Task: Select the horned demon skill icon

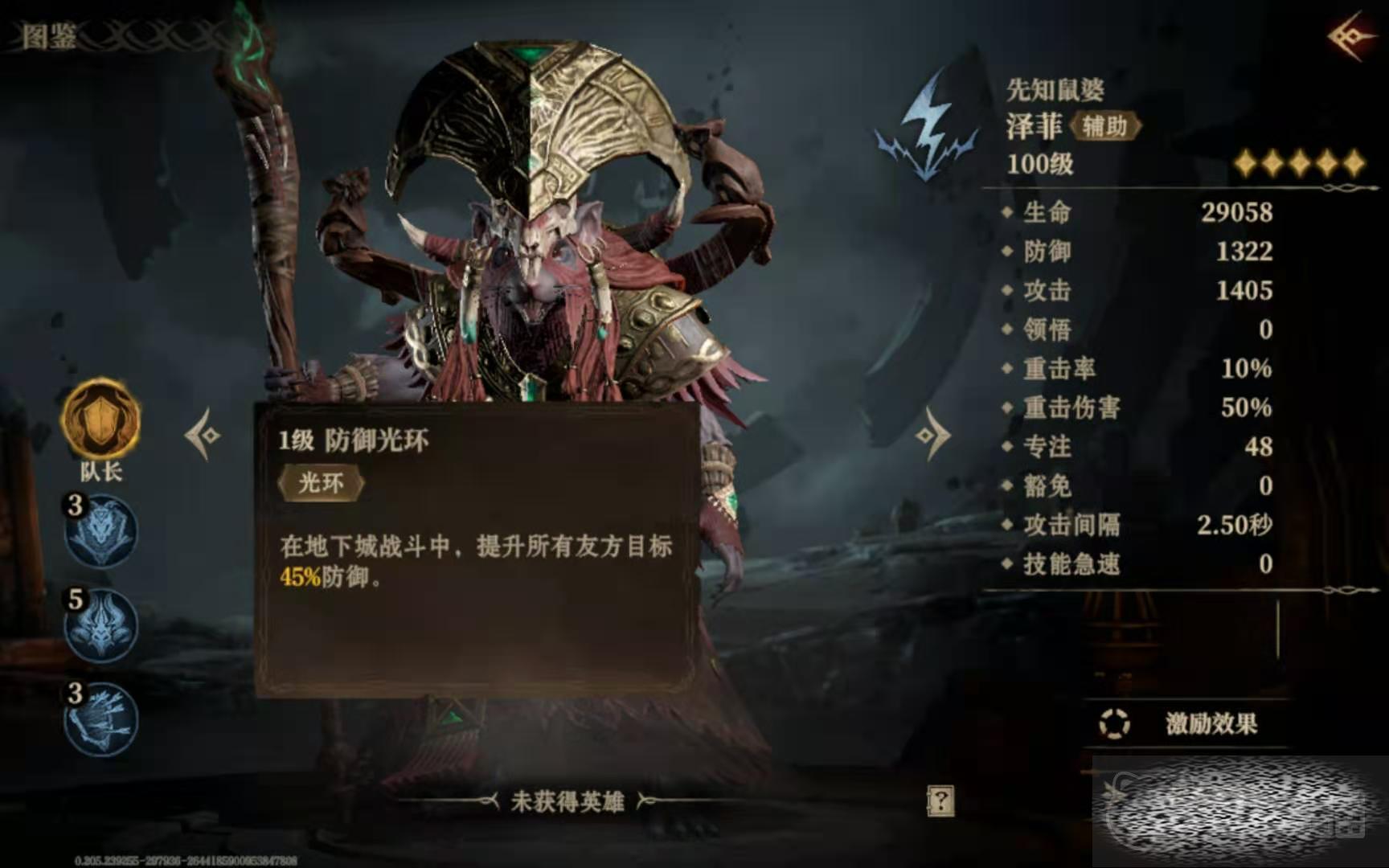Action: click(x=101, y=625)
